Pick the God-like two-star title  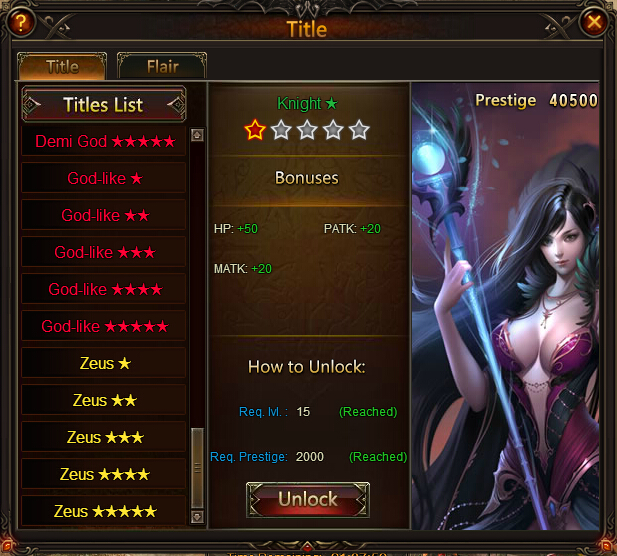105,215
